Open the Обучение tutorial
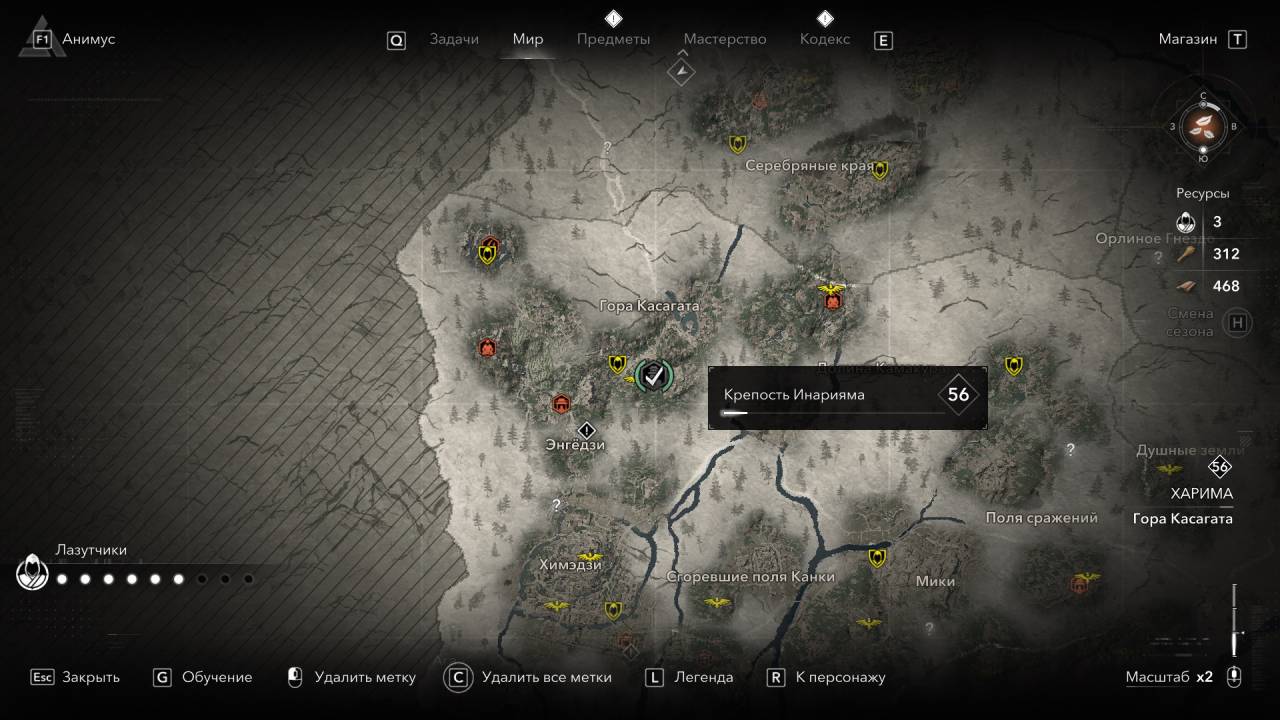 point(203,677)
